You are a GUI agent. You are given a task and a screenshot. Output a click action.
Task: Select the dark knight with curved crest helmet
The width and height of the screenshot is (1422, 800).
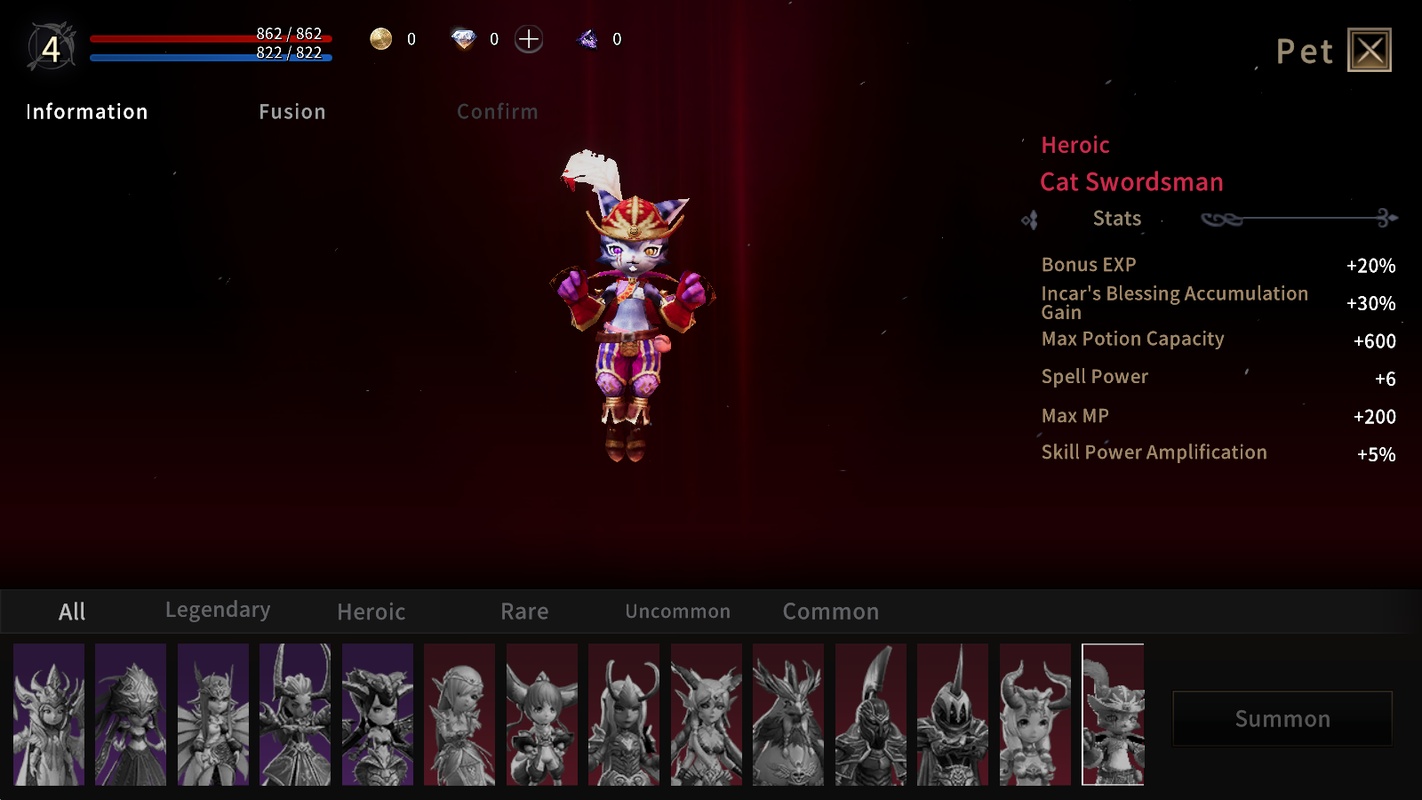[870, 714]
